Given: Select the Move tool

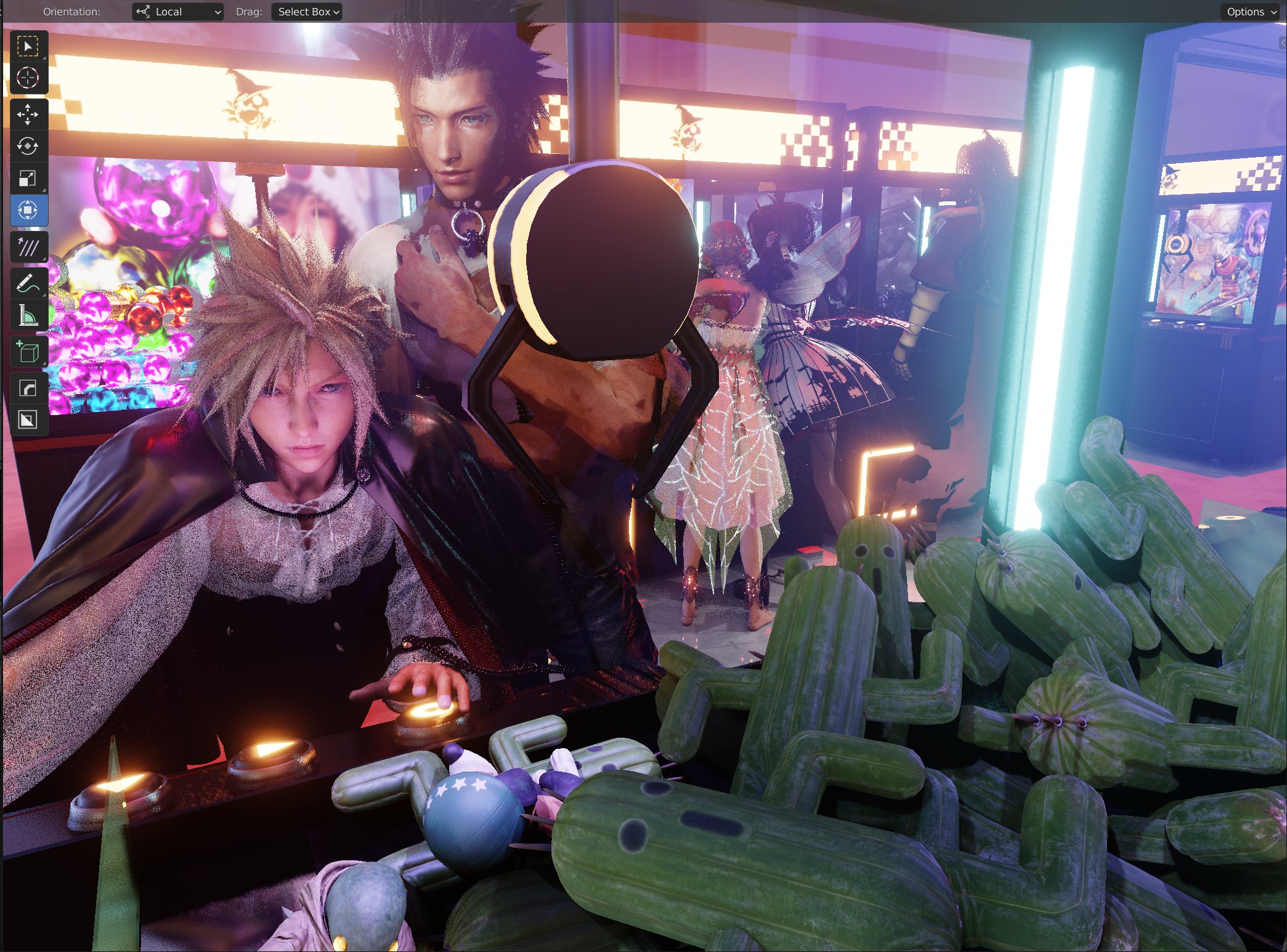Looking at the screenshot, I should pyautogui.click(x=29, y=114).
